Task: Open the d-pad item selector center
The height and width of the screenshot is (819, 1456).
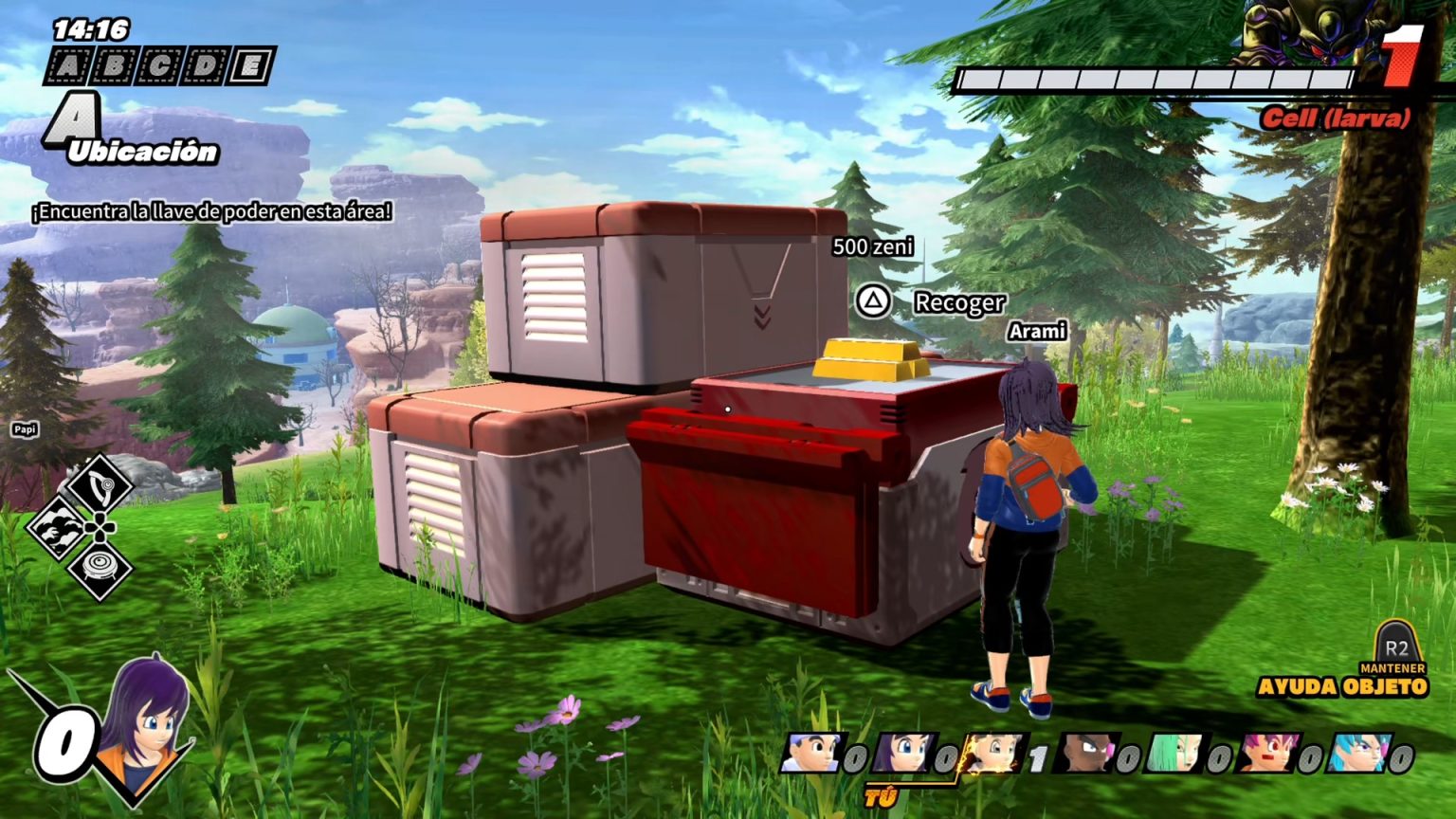Action: (x=100, y=527)
